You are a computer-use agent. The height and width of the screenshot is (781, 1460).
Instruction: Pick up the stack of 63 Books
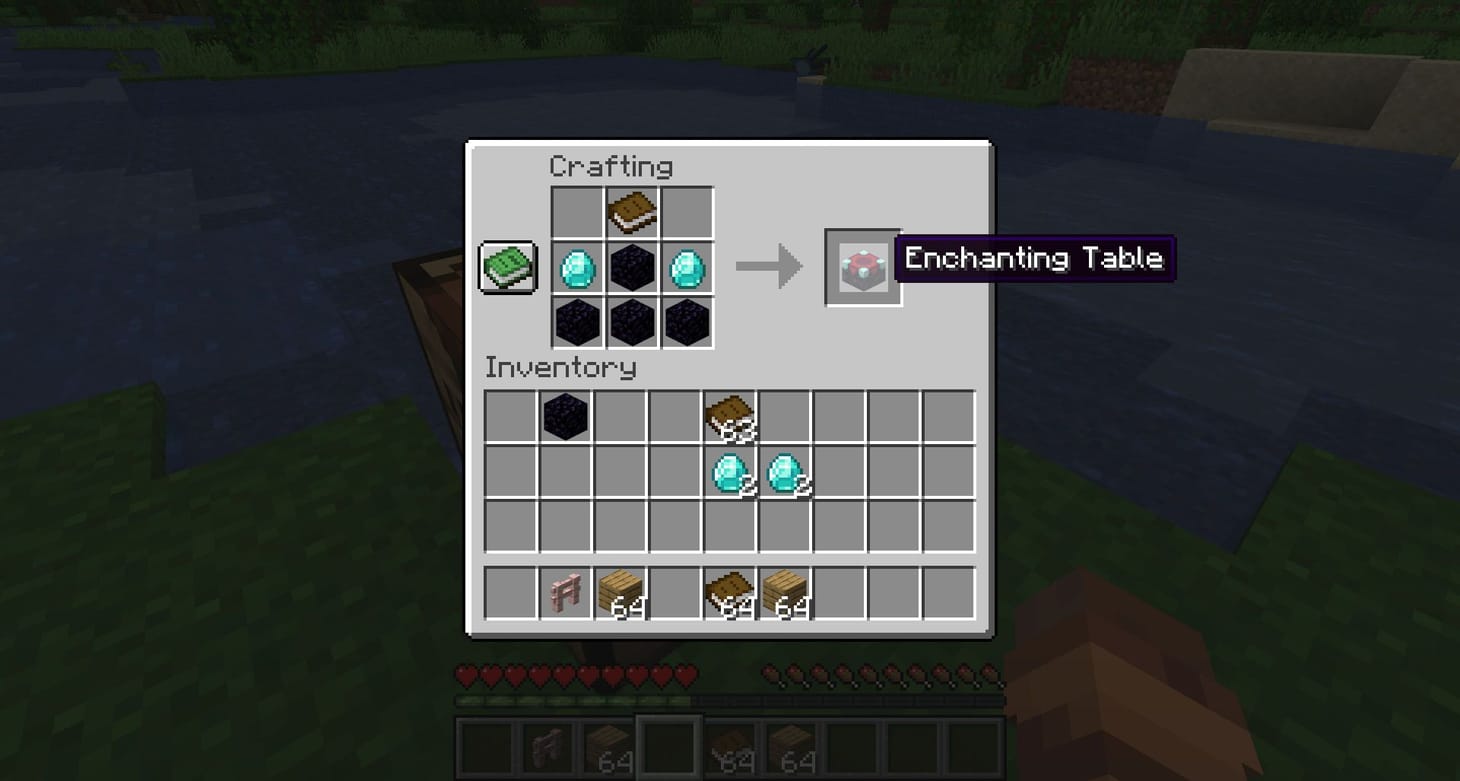[731, 417]
